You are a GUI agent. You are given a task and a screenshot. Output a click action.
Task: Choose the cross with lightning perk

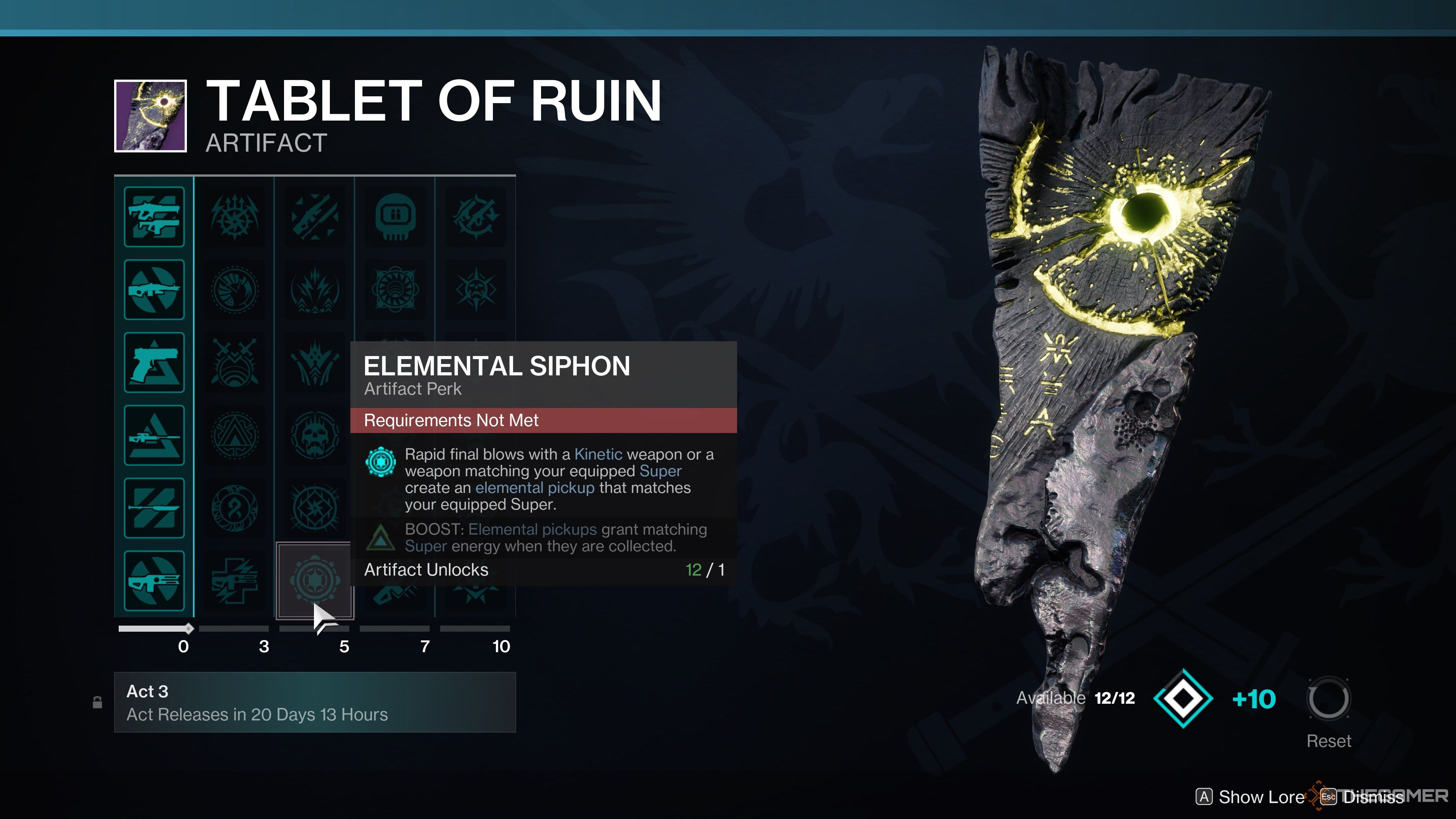tap(234, 581)
